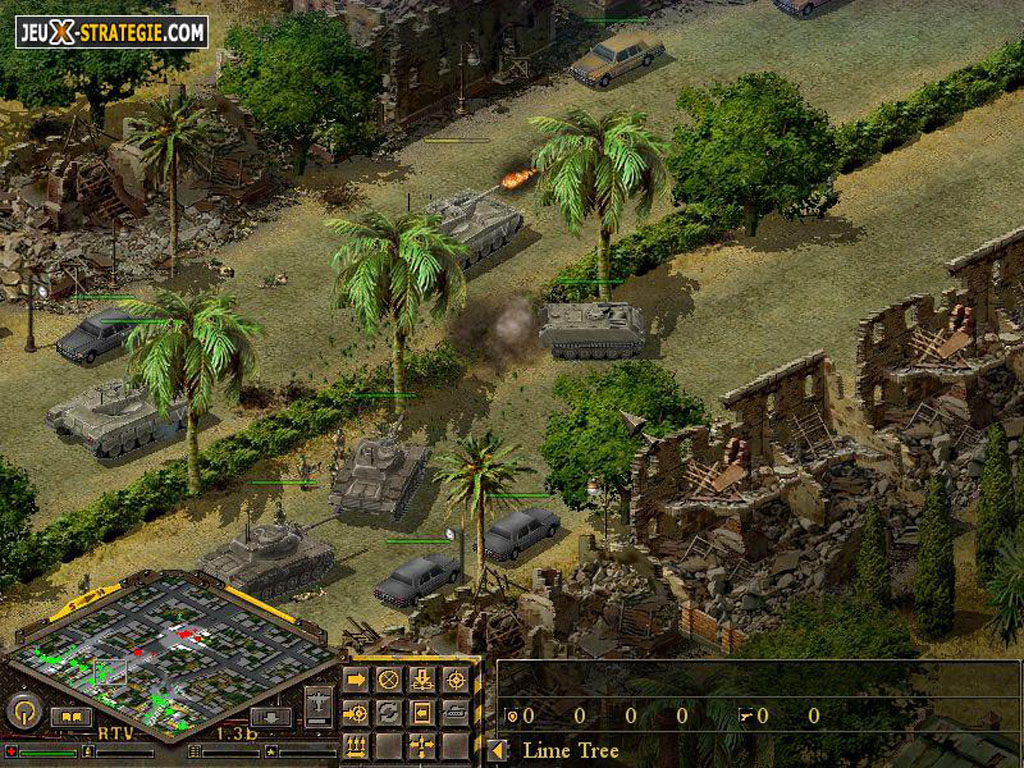Choose the four-way arrows scatter command
Image resolution: width=1024 pixels, height=768 pixels.
click(422, 746)
